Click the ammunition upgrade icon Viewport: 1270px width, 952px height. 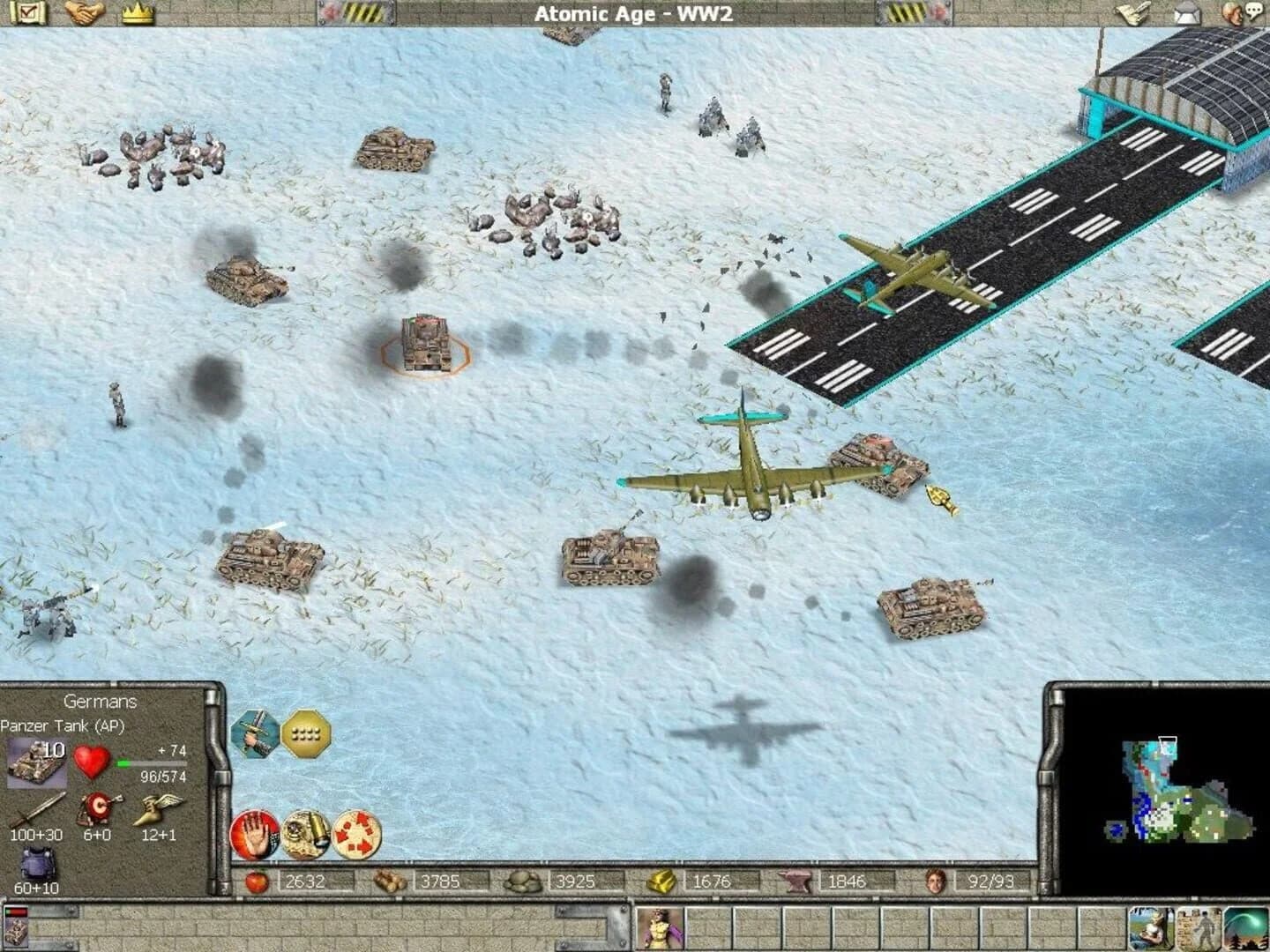click(305, 833)
